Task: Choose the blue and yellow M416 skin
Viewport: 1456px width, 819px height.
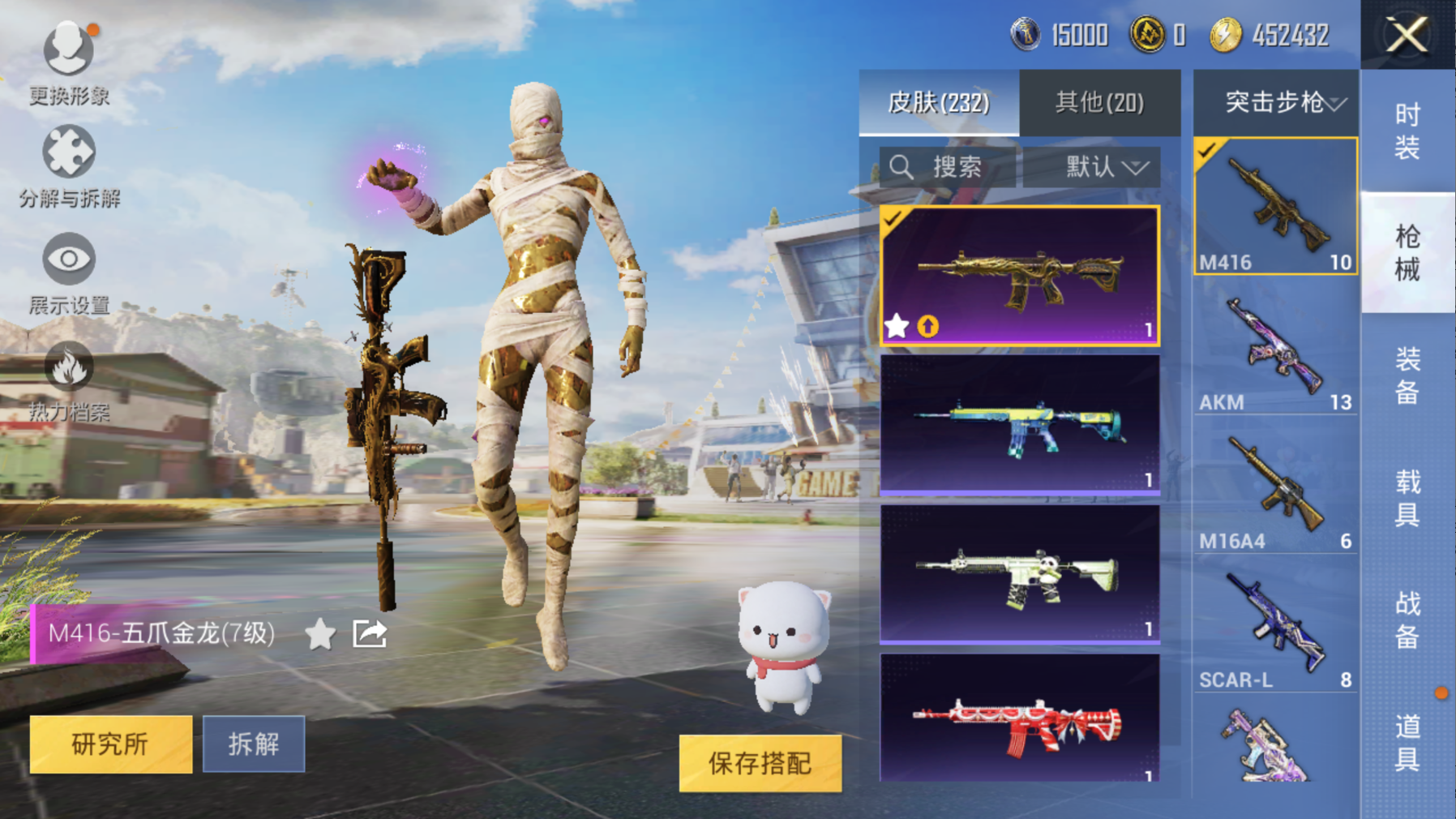Action: tap(1020, 425)
